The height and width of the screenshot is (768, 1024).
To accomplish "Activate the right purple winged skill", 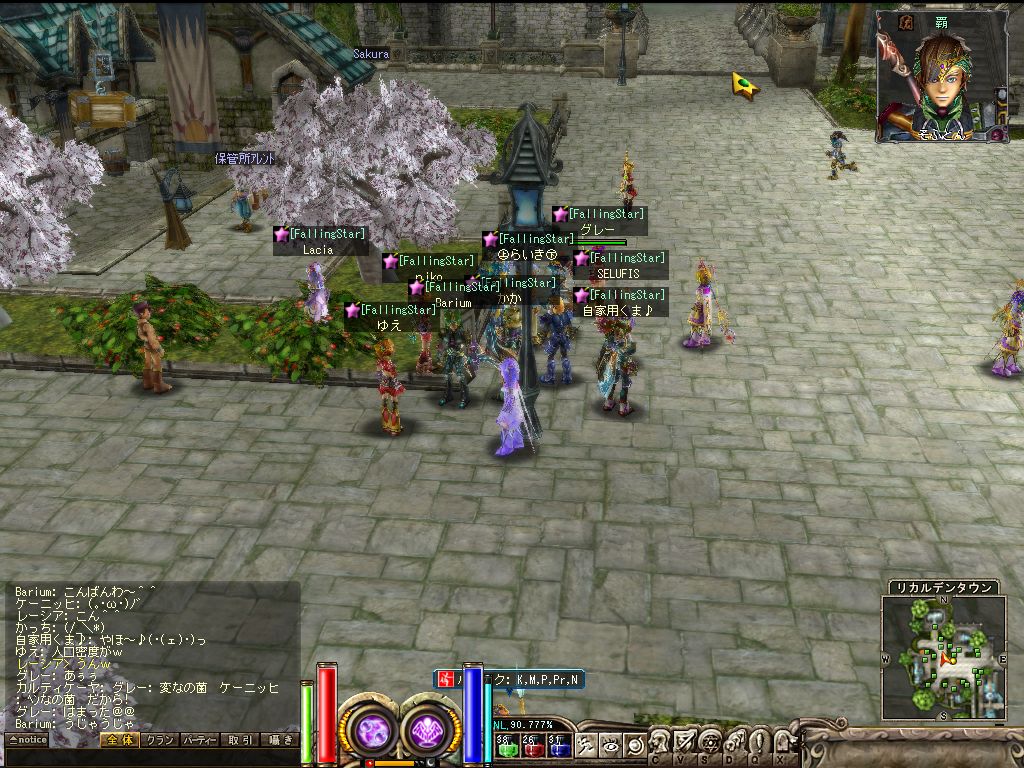I will [x=430, y=729].
